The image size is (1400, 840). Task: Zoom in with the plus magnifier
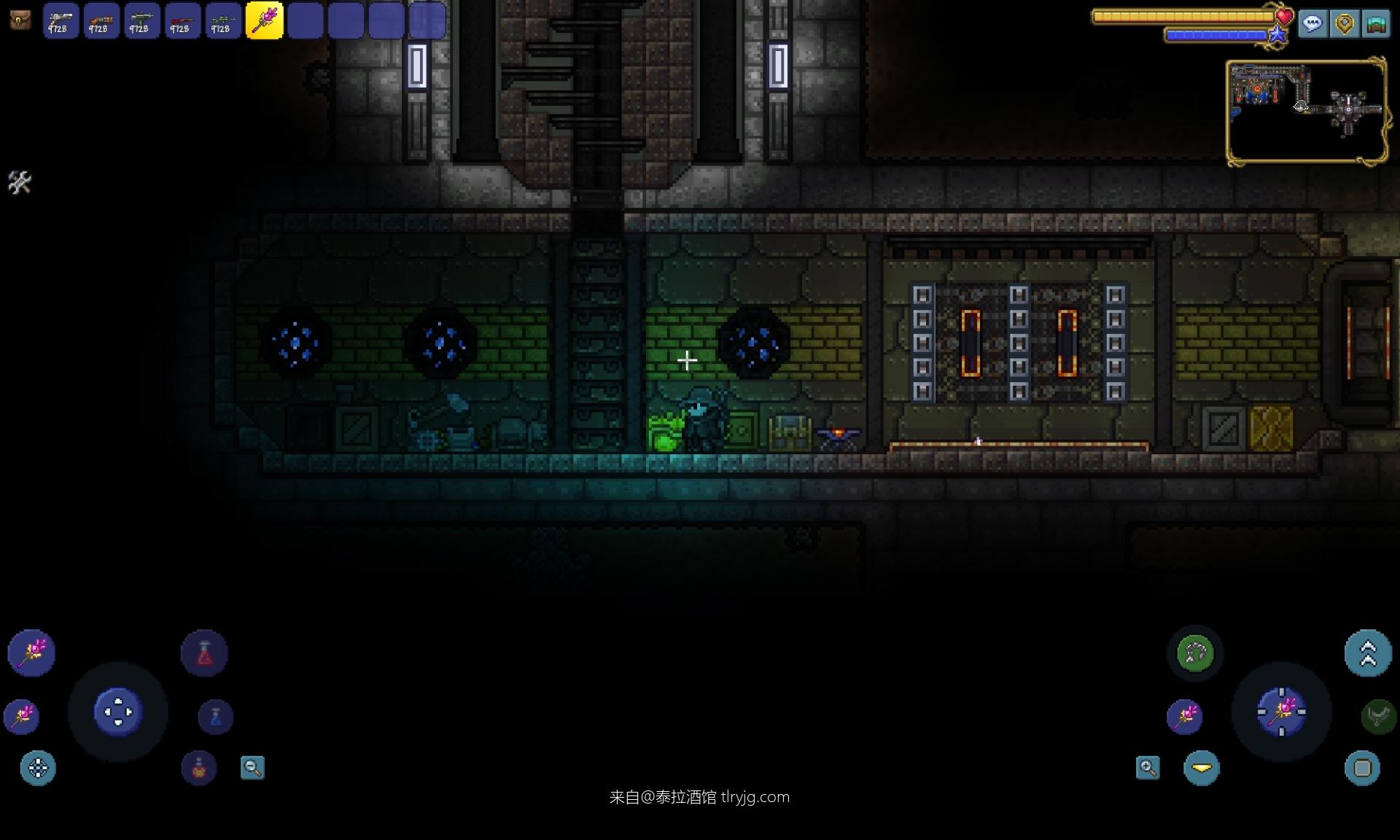1148,768
